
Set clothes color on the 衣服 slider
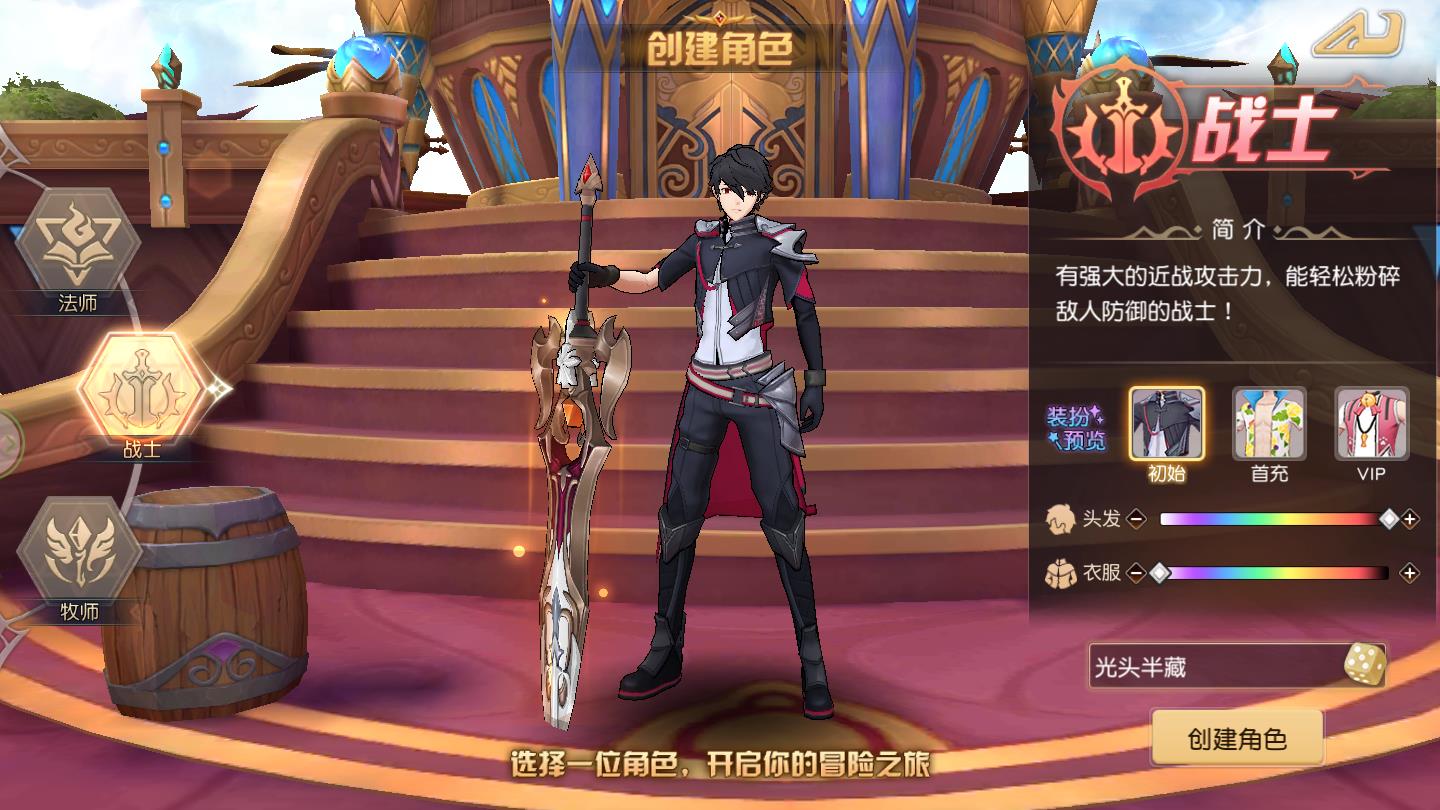[1273, 573]
